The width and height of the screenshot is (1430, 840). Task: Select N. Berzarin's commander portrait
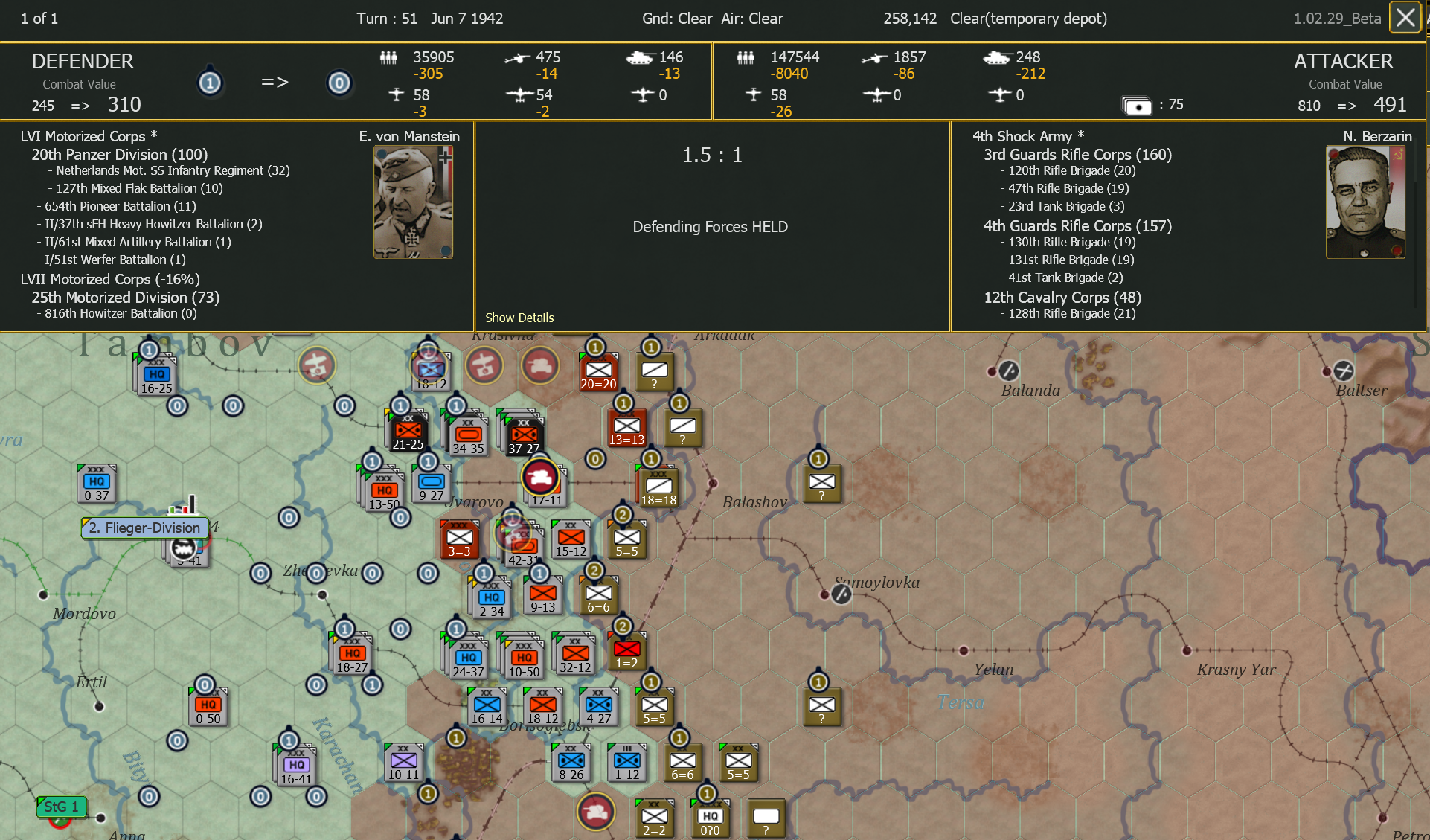(x=1366, y=201)
